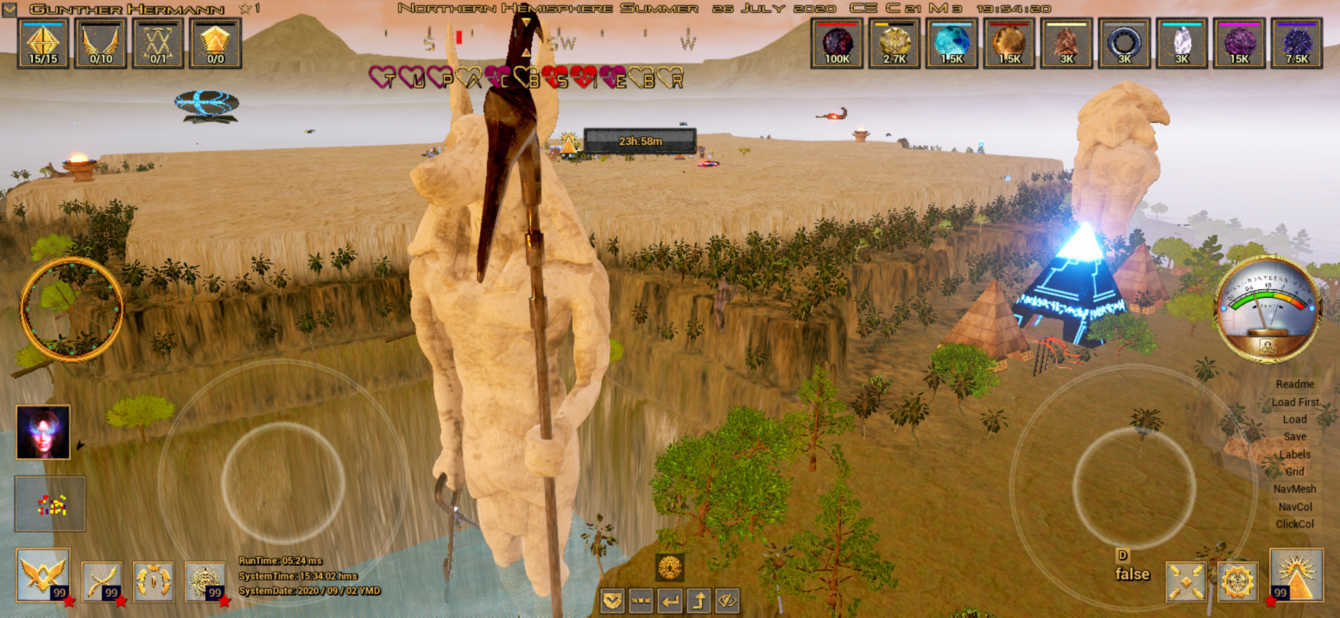Activate the four-arrows expand icon
1340x618 pixels.
[x=1186, y=580]
